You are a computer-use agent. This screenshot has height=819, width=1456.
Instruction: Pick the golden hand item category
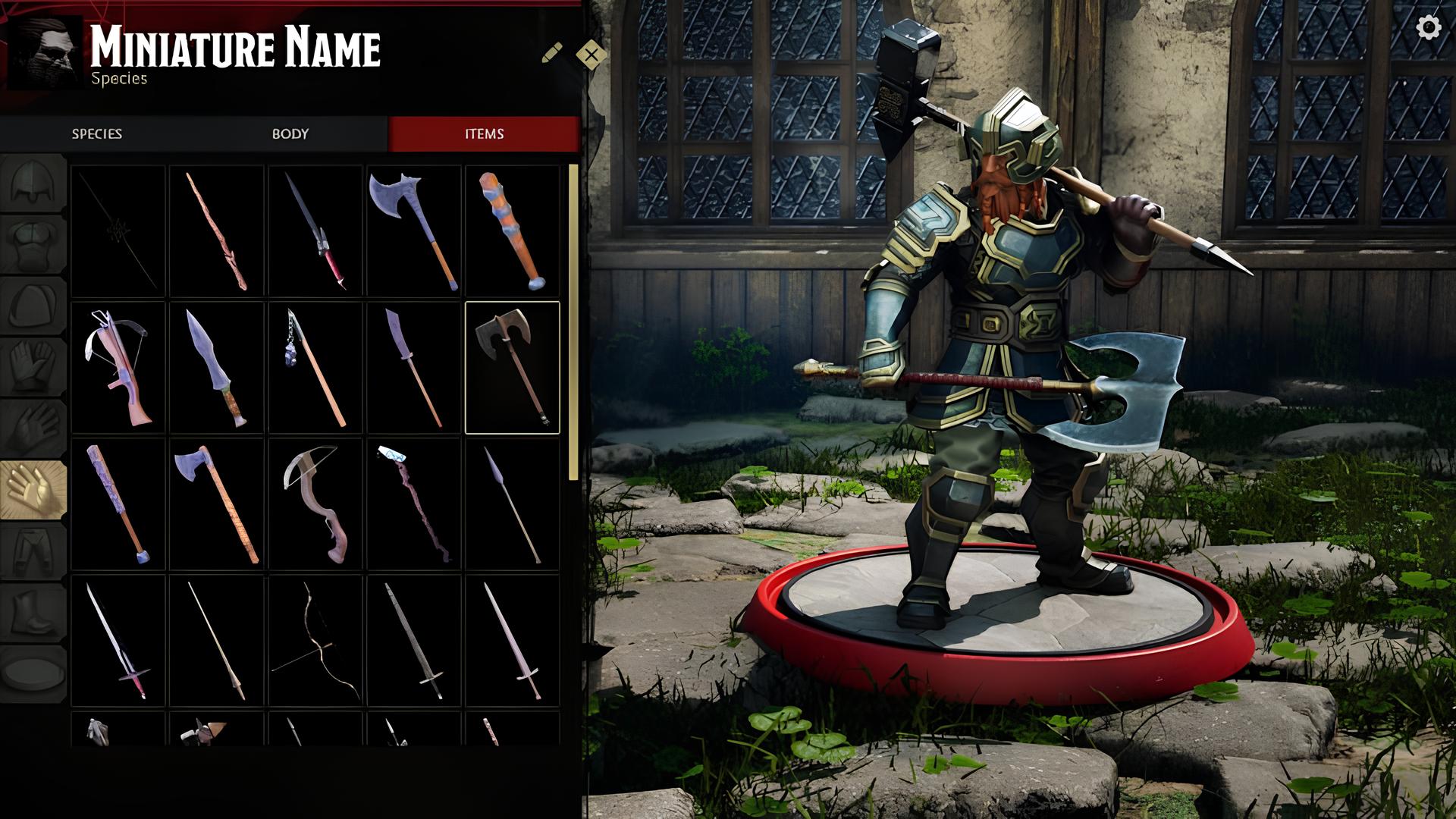pyautogui.click(x=33, y=489)
